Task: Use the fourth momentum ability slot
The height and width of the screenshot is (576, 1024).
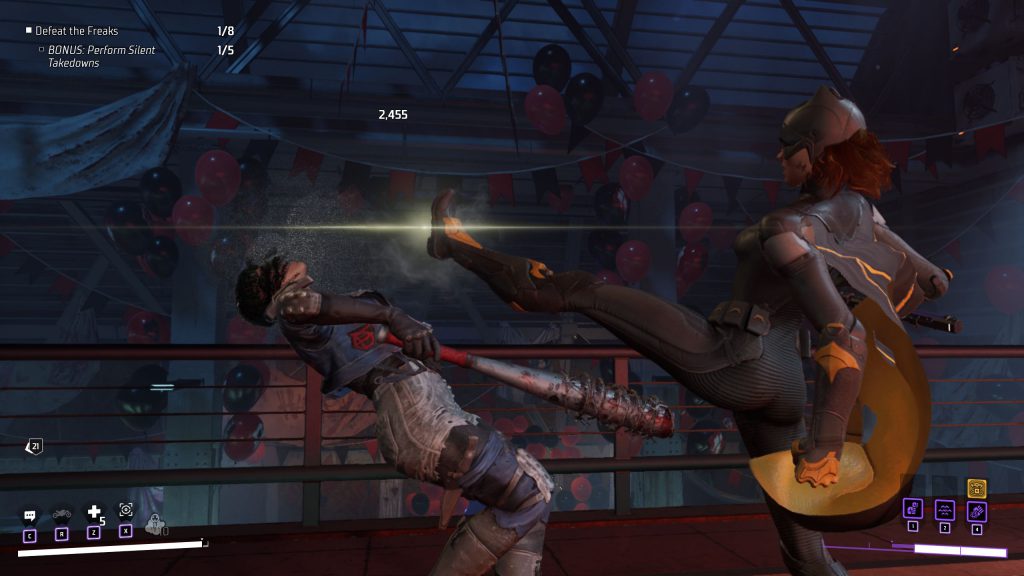Action: pyautogui.click(x=976, y=512)
